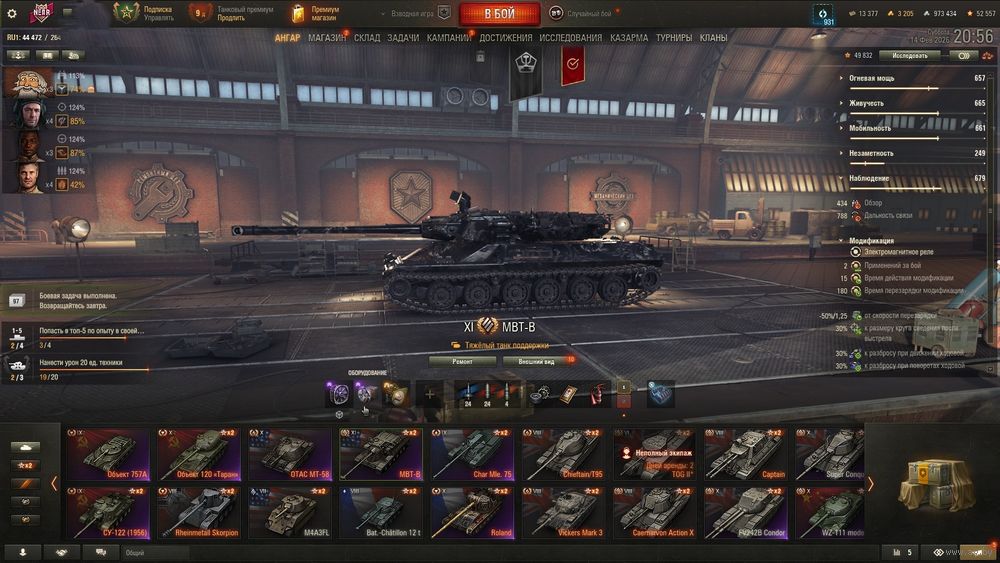The height and width of the screenshot is (563, 1000).
Task: Choose the Char Mle. 75 tank
Action: tap(474, 455)
